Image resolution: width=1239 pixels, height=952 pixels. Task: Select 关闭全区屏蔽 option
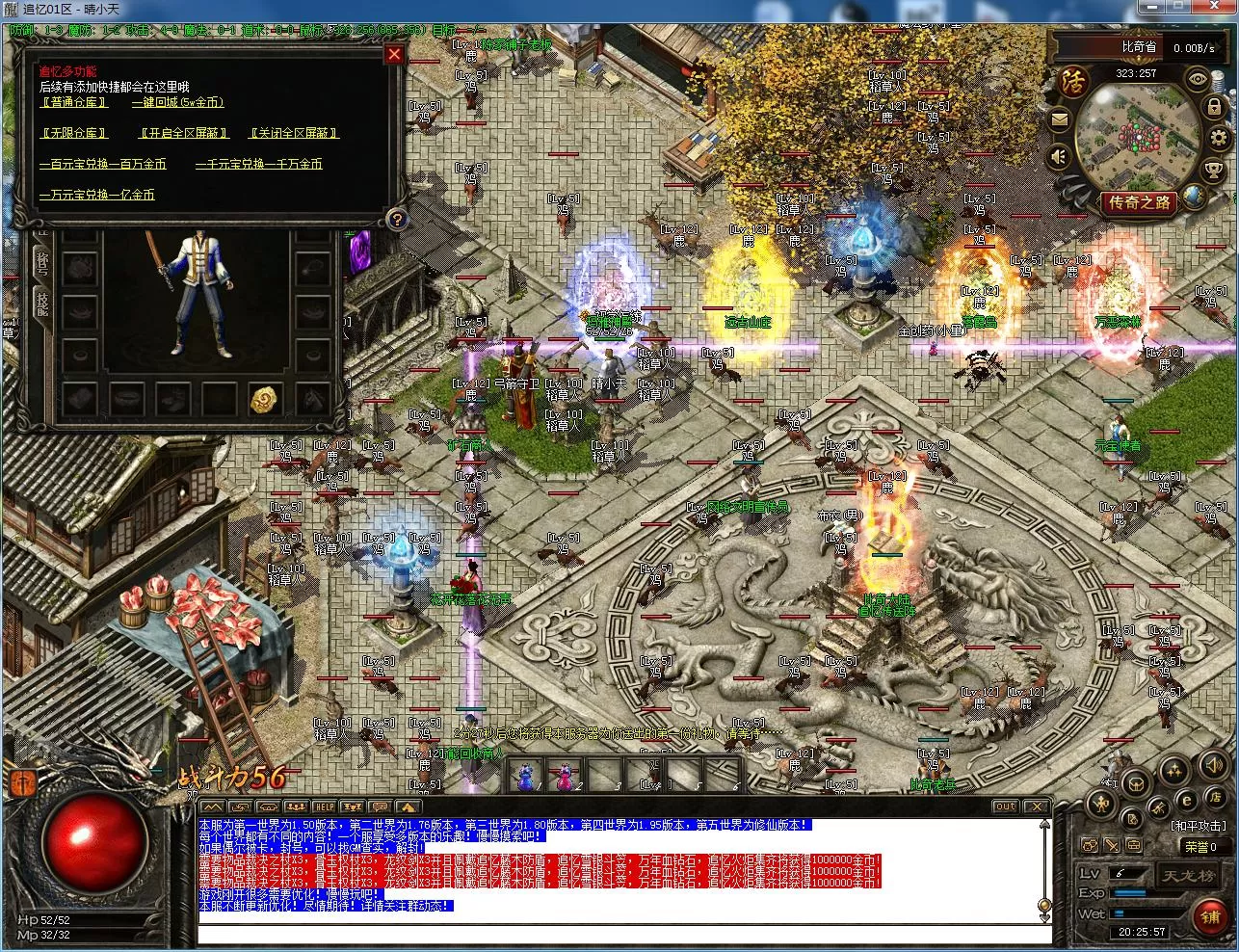pos(294,133)
